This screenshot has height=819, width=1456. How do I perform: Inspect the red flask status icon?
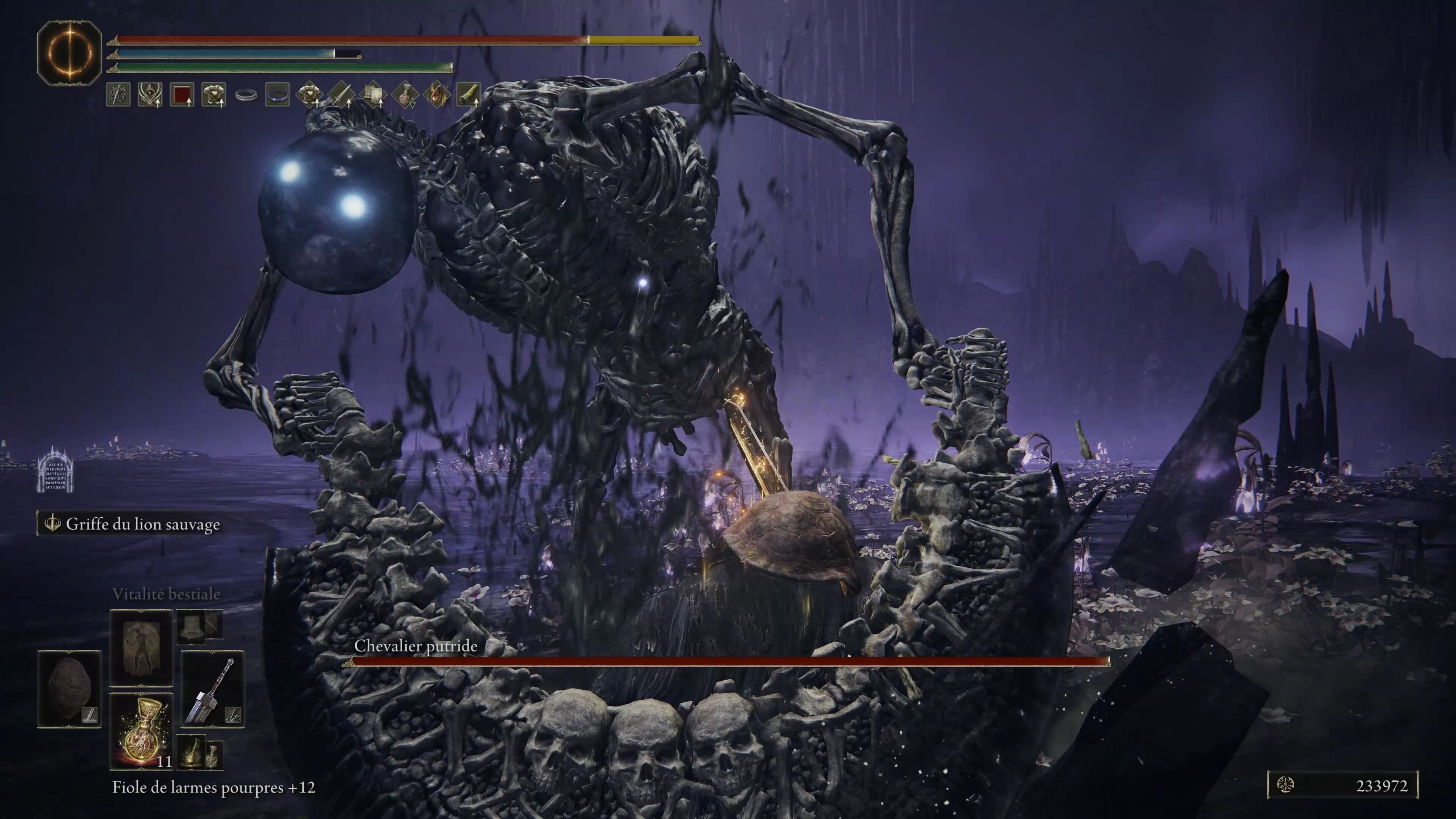click(404, 95)
